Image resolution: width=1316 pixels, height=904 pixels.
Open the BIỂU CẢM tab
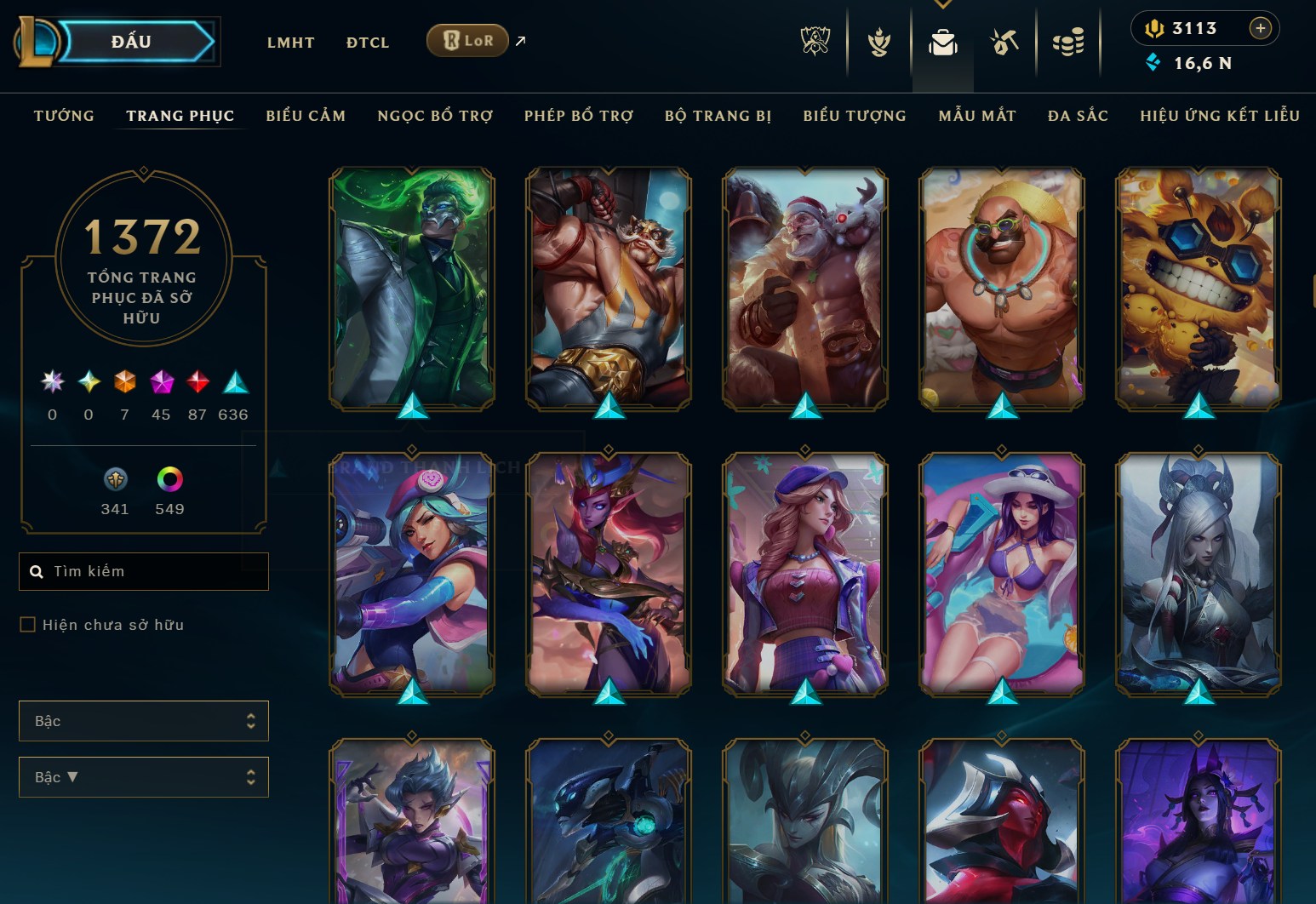(306, 116)
